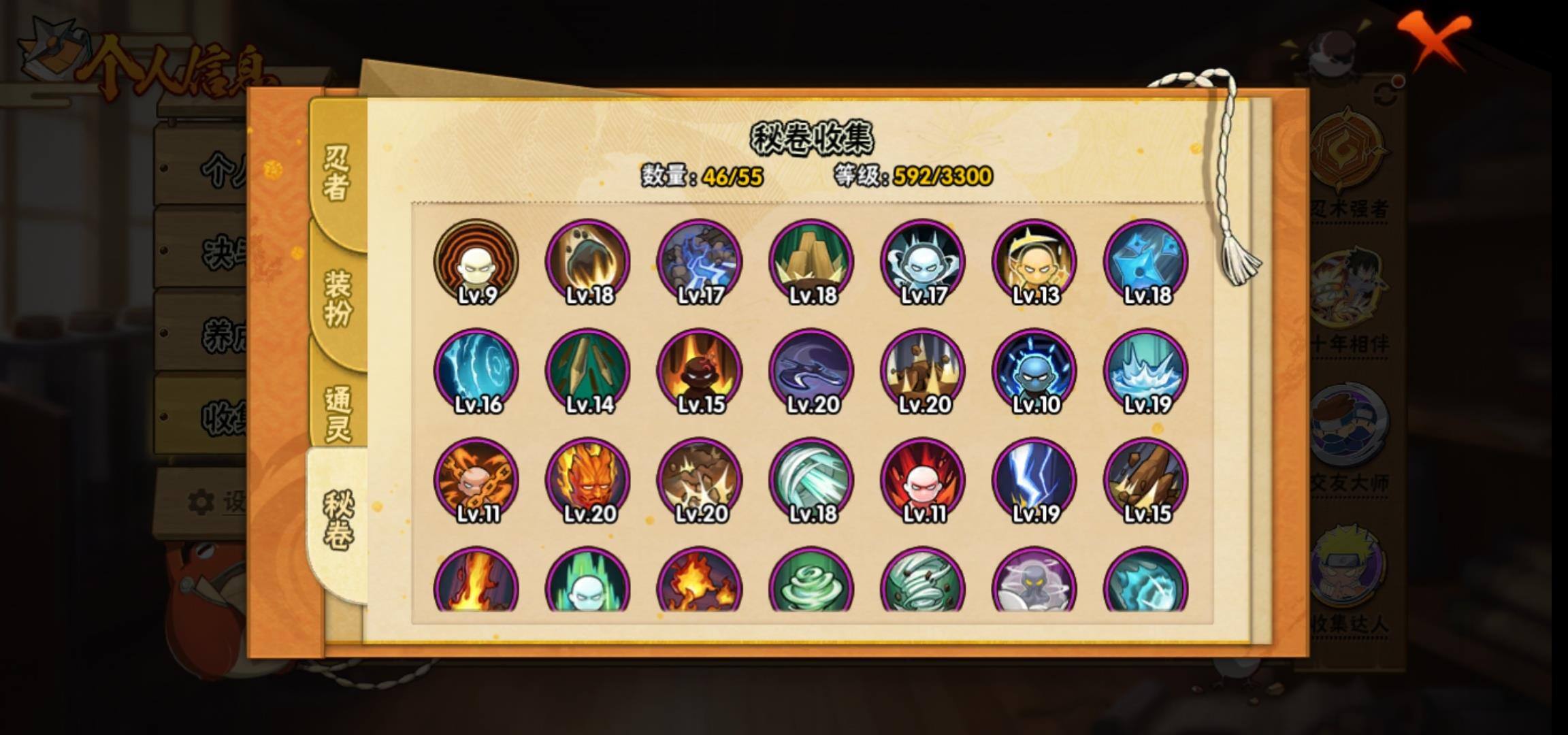The height and width of the screenshot is (735, 1568).
Task: Choose the Lv.16 blue vortex scroll
Action: 476,371
